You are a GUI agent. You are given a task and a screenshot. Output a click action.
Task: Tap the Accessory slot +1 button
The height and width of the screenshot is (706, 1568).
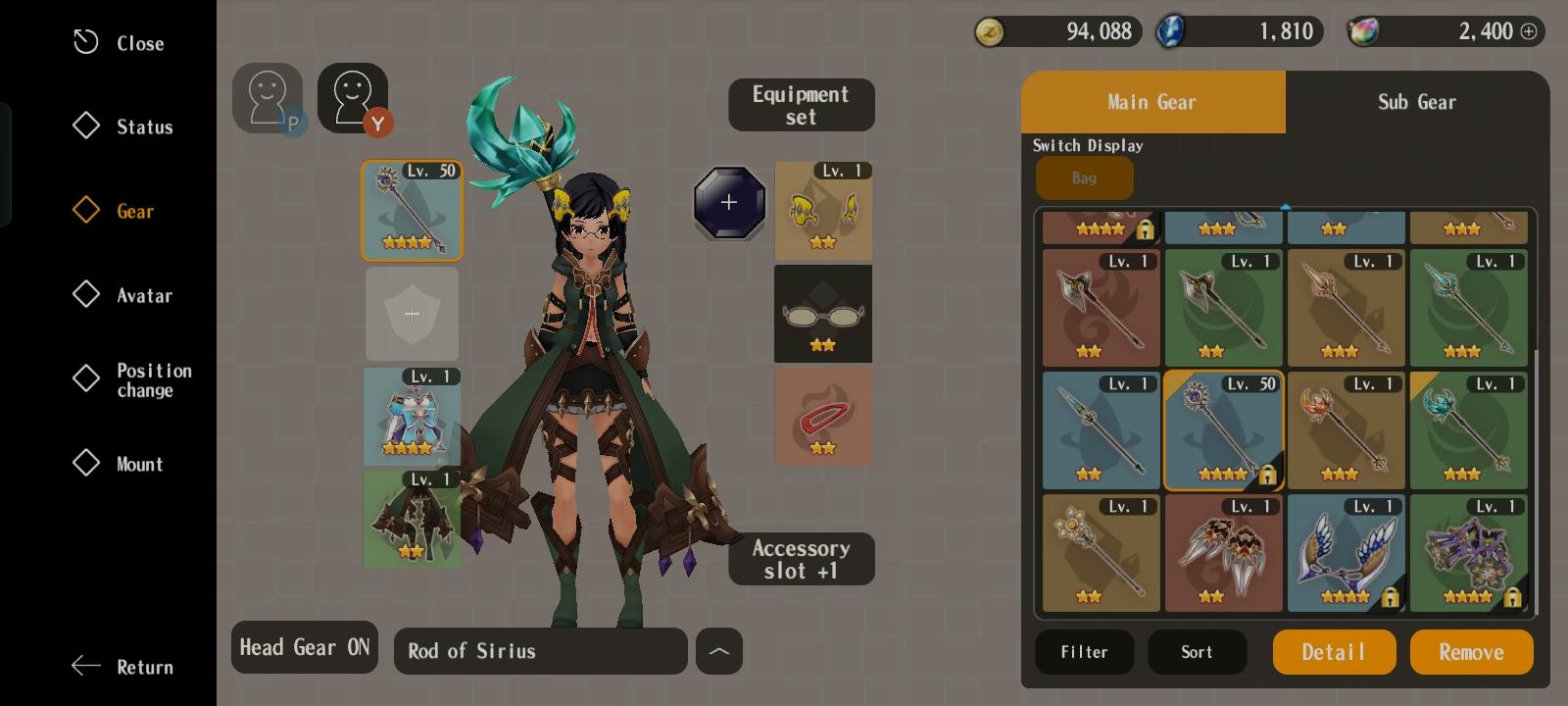801,559
